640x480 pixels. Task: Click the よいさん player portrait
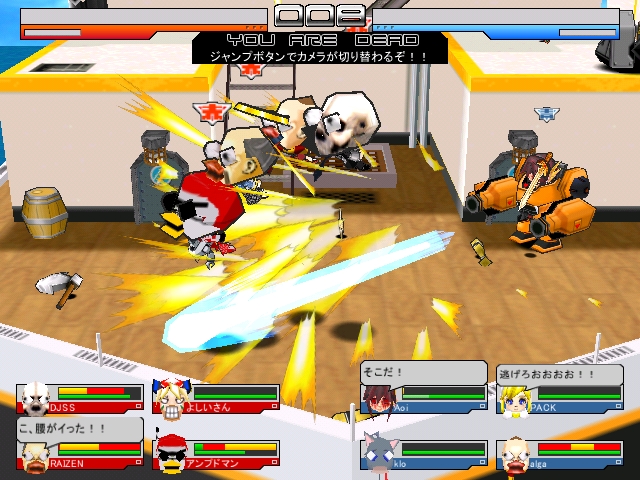click(x=170, y=397)
